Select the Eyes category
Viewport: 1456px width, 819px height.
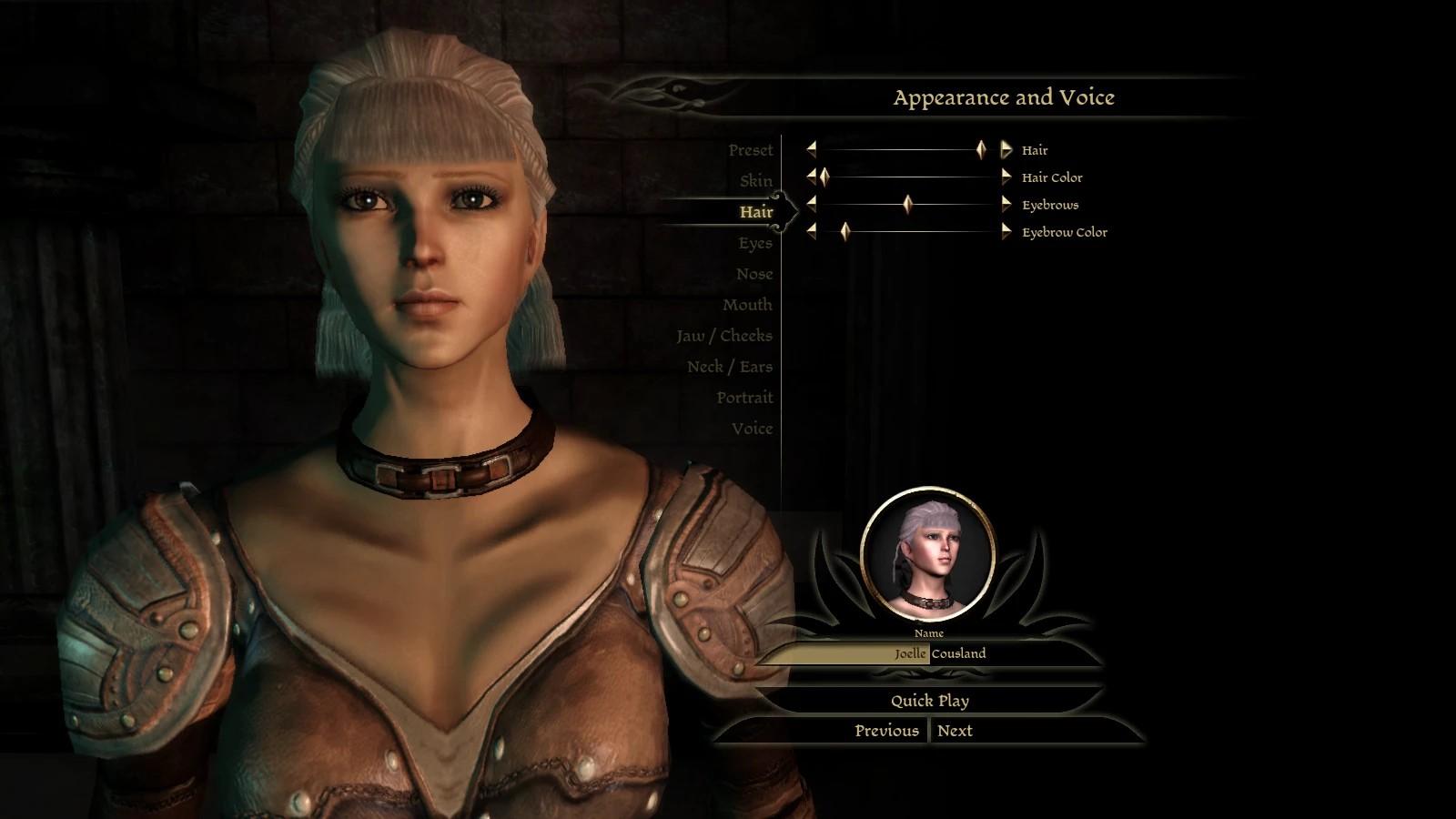point(754,243)
